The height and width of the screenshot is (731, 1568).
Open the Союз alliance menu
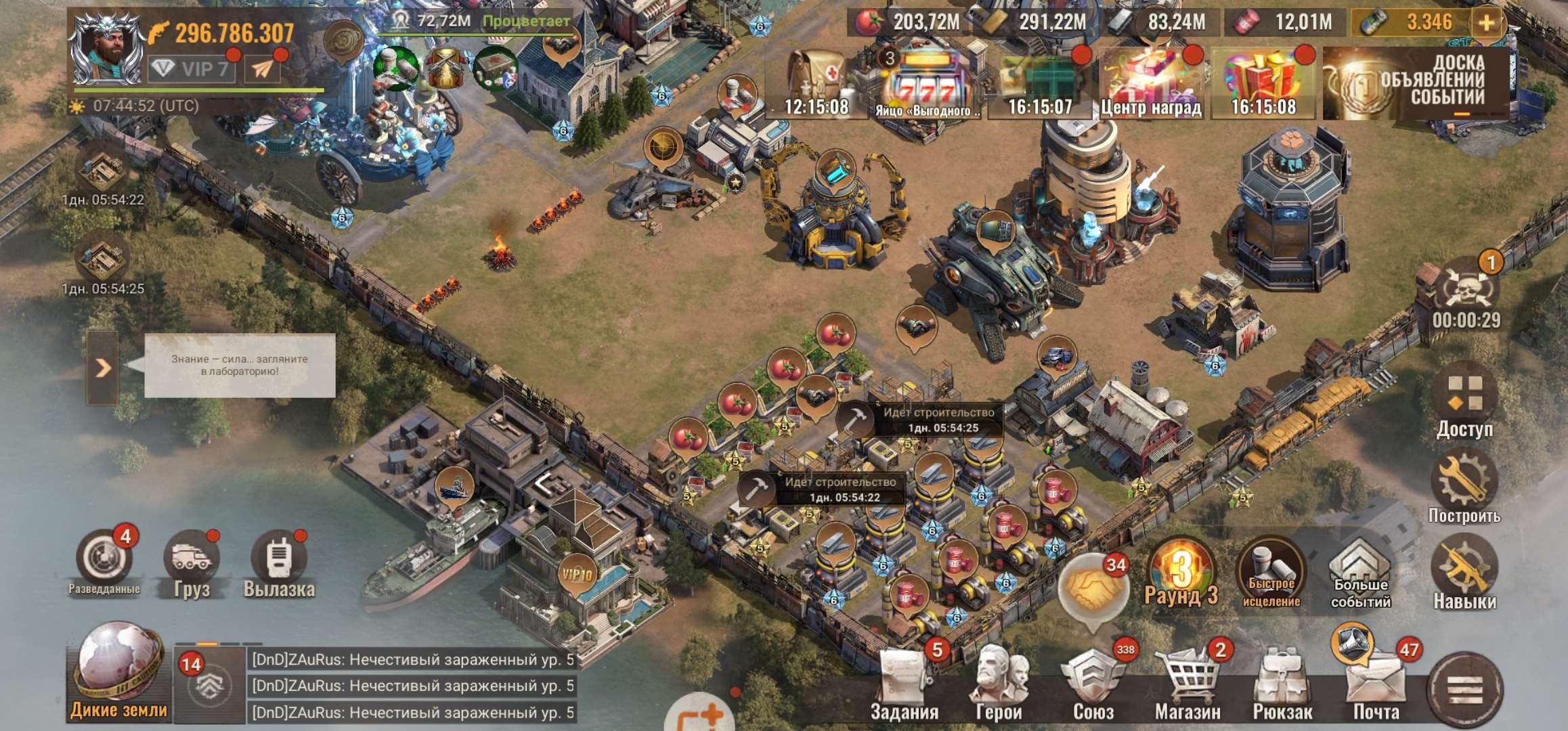click(x=1093, y=685)
